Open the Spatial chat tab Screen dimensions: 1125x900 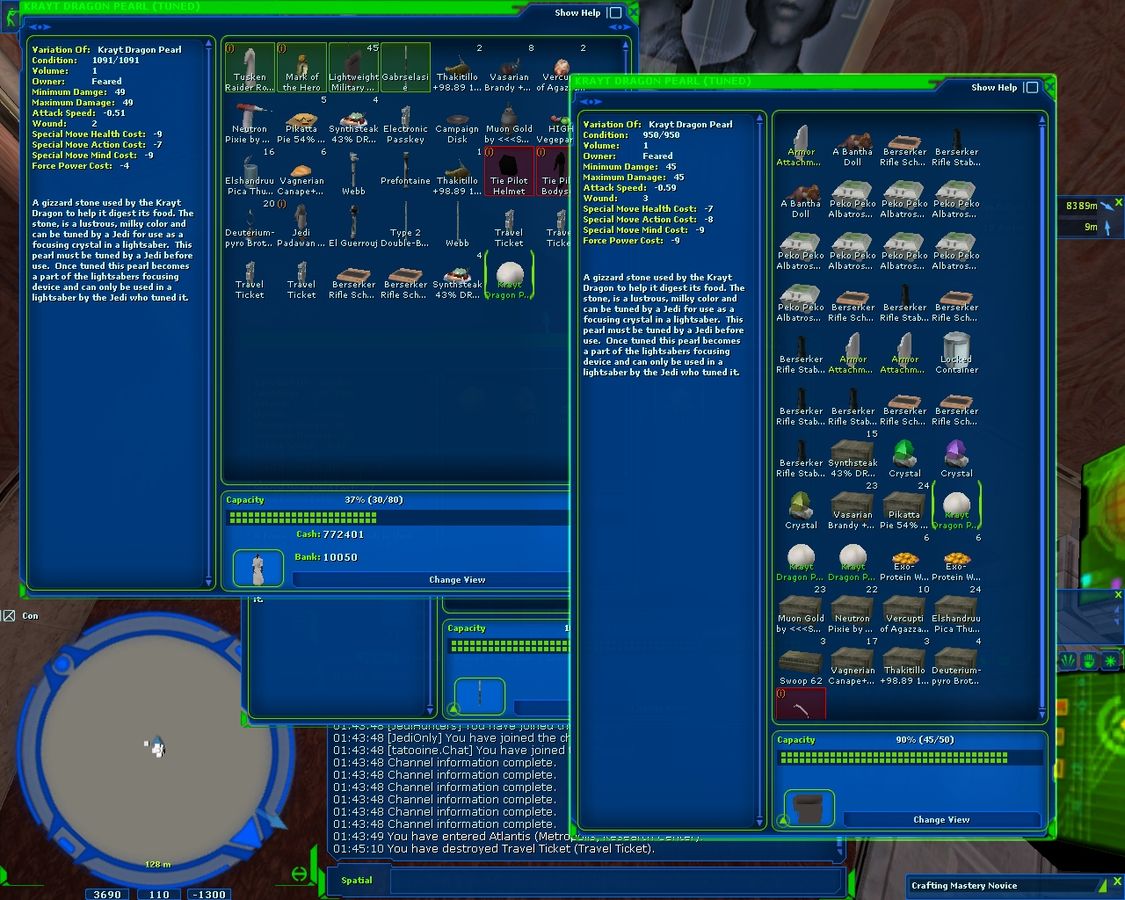[357, 880]
